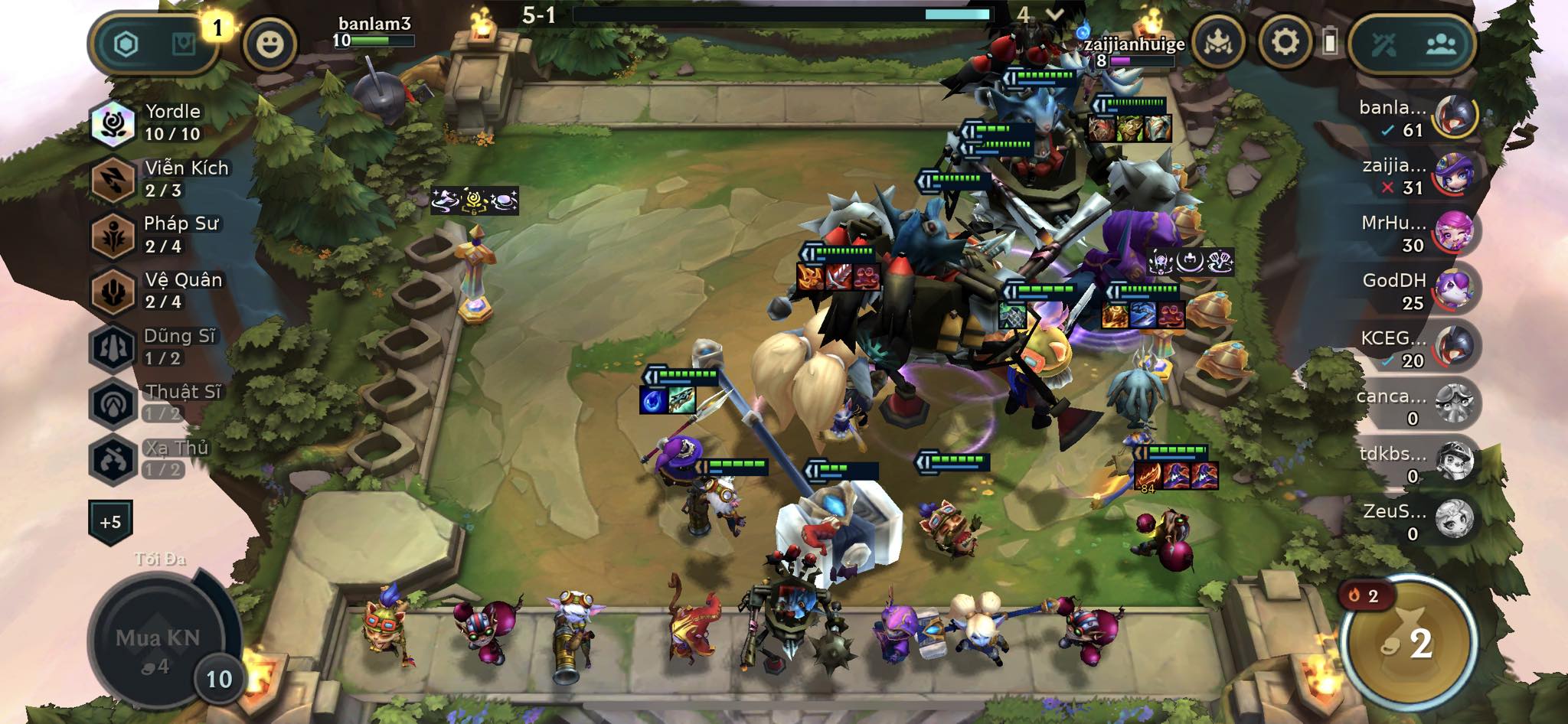This screenshot has height=724, width=1568.
Task: Switch to the crossed swords combat tab
Action: [1384, 44]
